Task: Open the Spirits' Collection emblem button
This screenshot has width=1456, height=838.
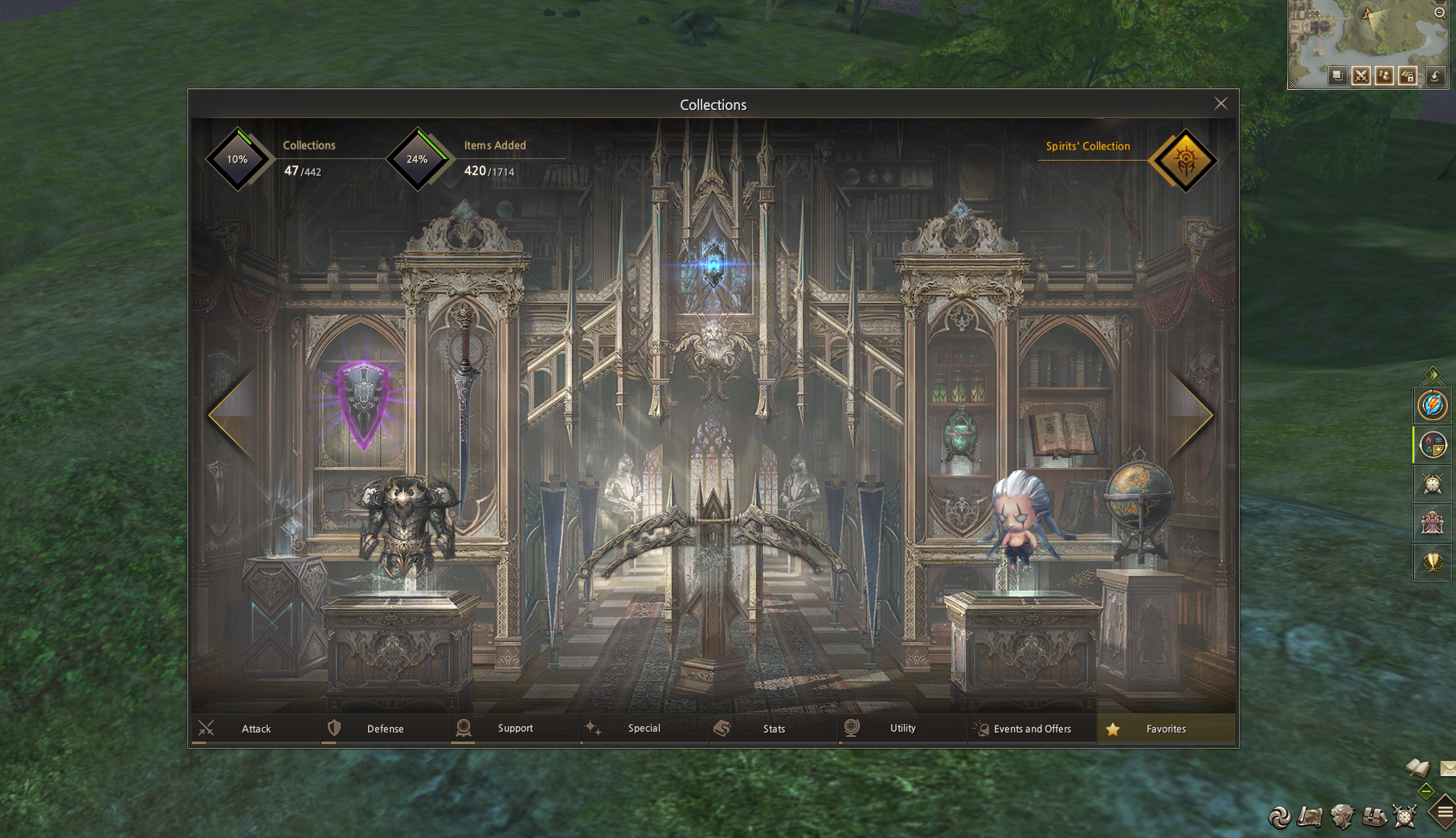Action: pos(1184,160)
